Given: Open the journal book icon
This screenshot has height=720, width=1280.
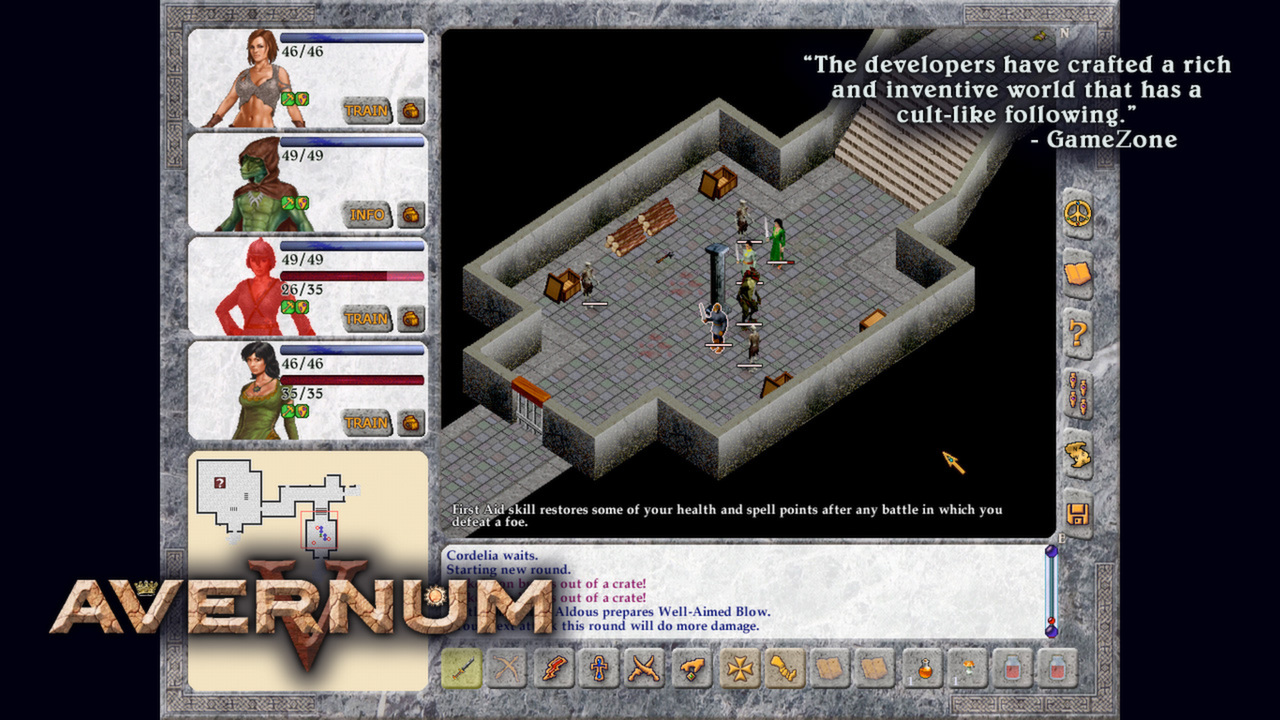Looking at the screenshot, I should (1077, 276).
